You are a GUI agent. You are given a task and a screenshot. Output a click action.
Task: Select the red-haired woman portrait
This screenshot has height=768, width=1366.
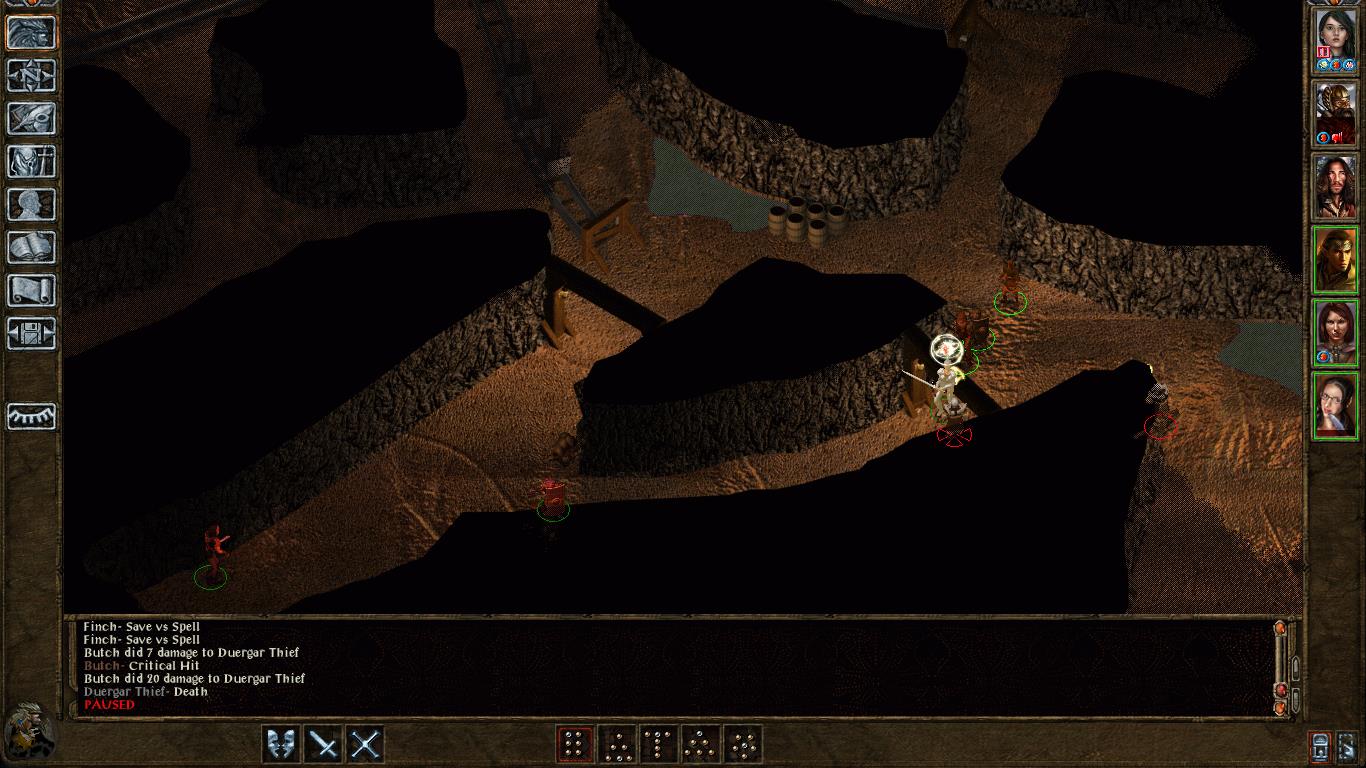click(x=1334, y=332)
